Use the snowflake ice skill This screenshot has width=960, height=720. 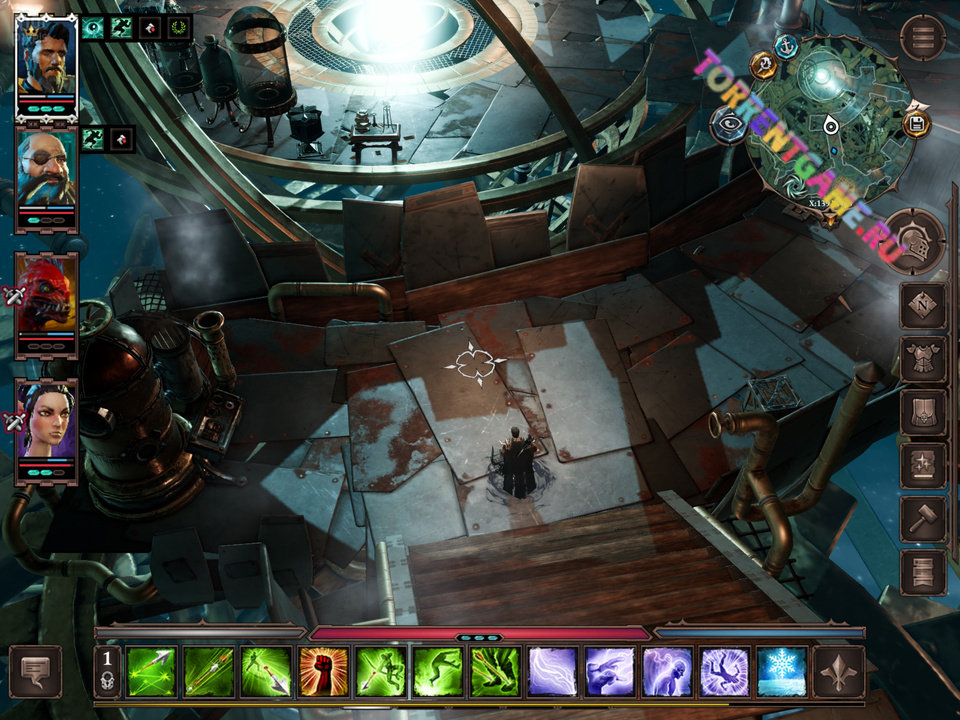coord(782,671)
